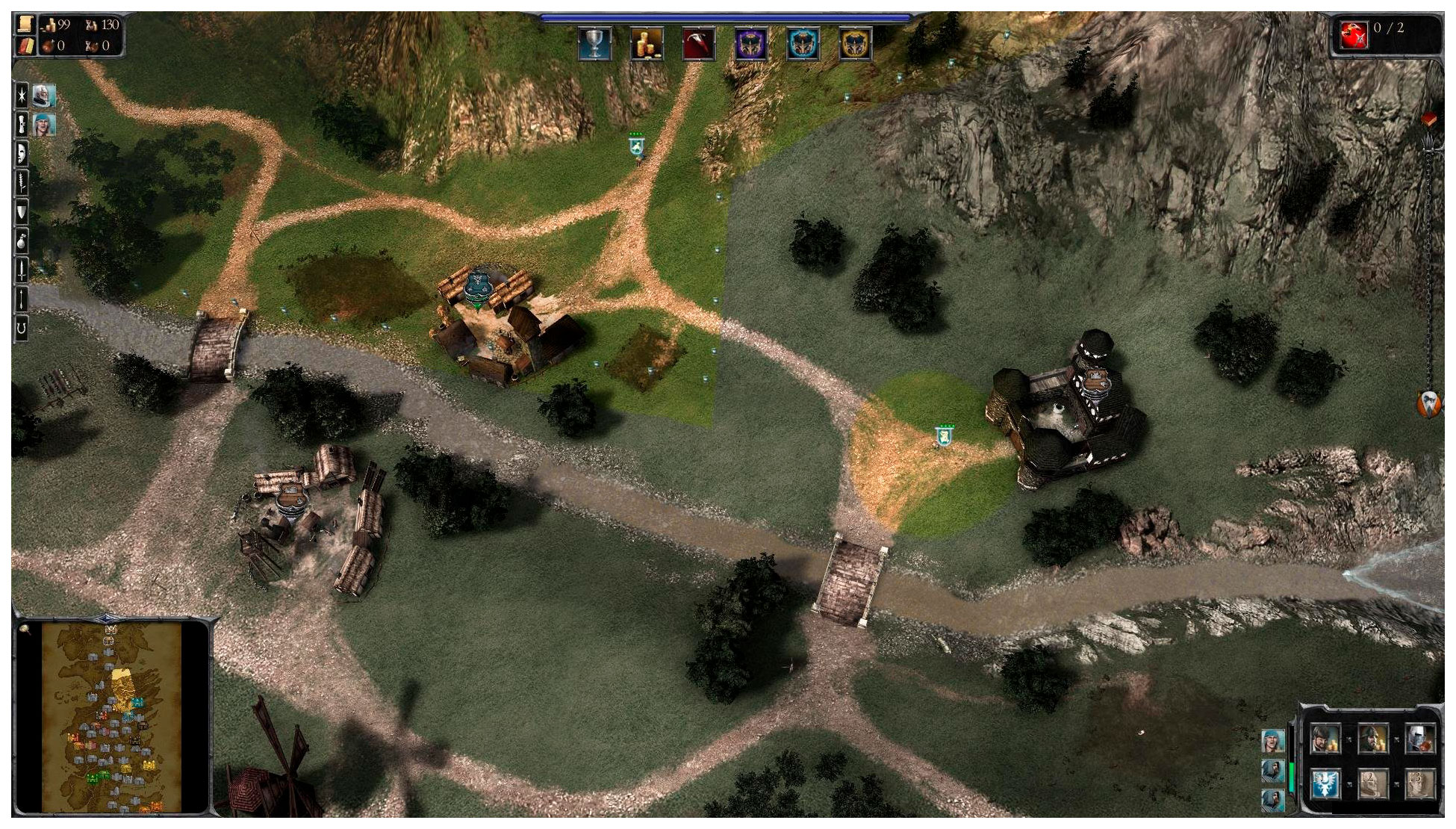Activate the red pickaxe icon
The image size is (1456, 829).
[699, 43]
